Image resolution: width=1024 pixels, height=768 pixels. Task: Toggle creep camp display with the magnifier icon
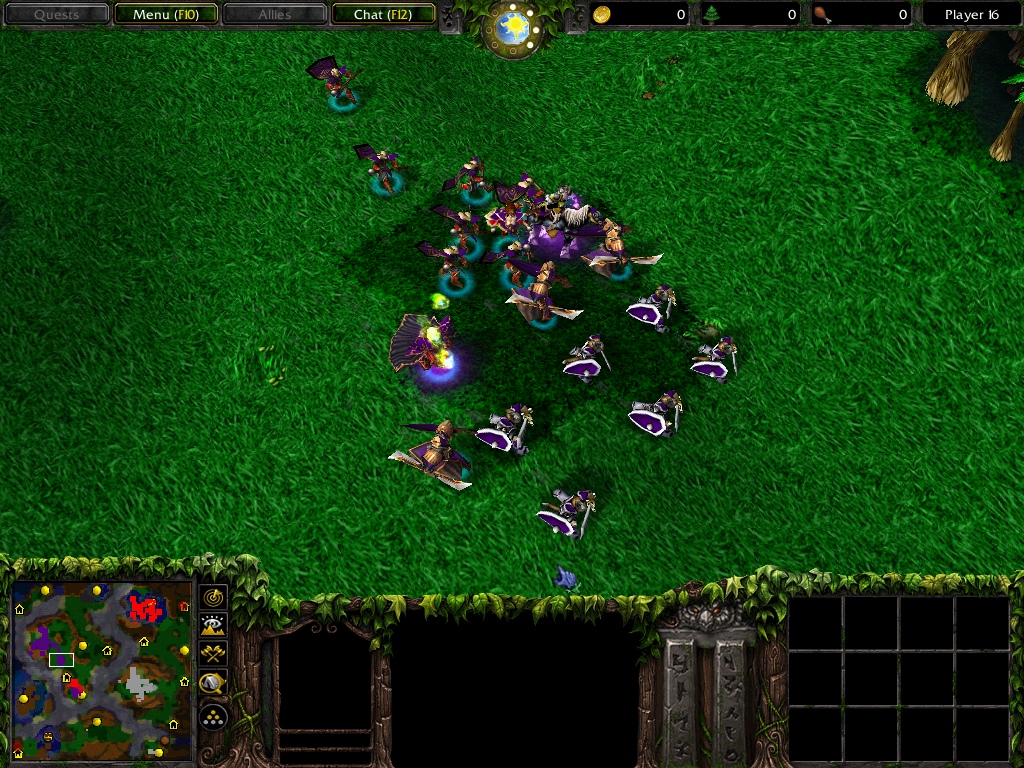[213, 685]
